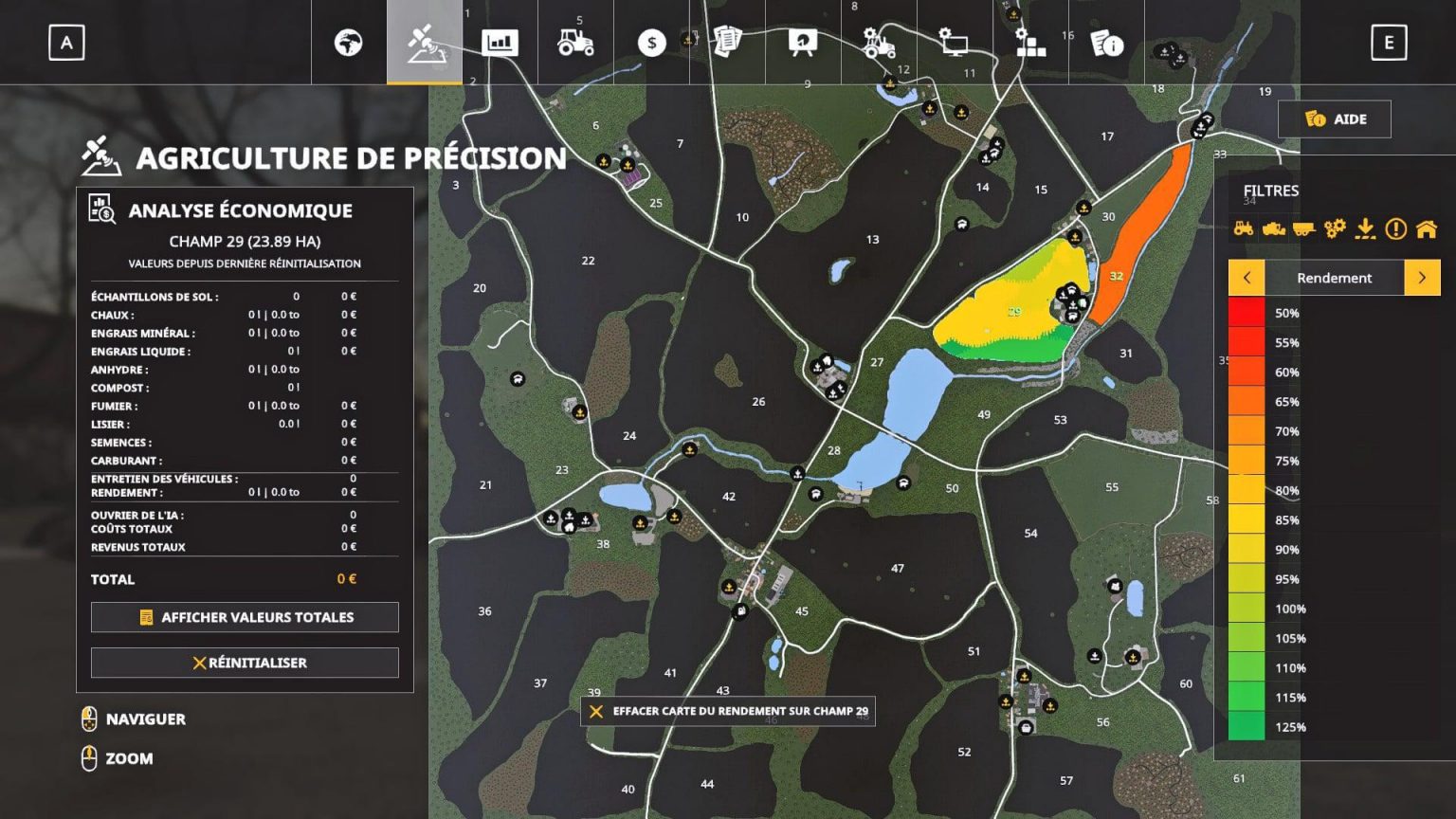Open the globe map overview icon
1456x819 pixels.
click(x=350, y=43)
